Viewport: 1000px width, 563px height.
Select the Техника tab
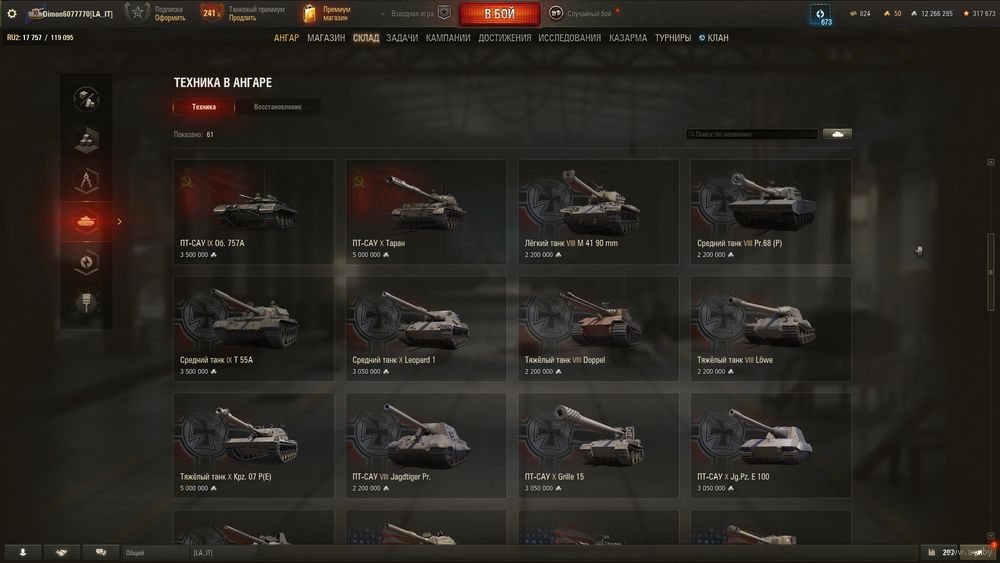tap(204, 107)
